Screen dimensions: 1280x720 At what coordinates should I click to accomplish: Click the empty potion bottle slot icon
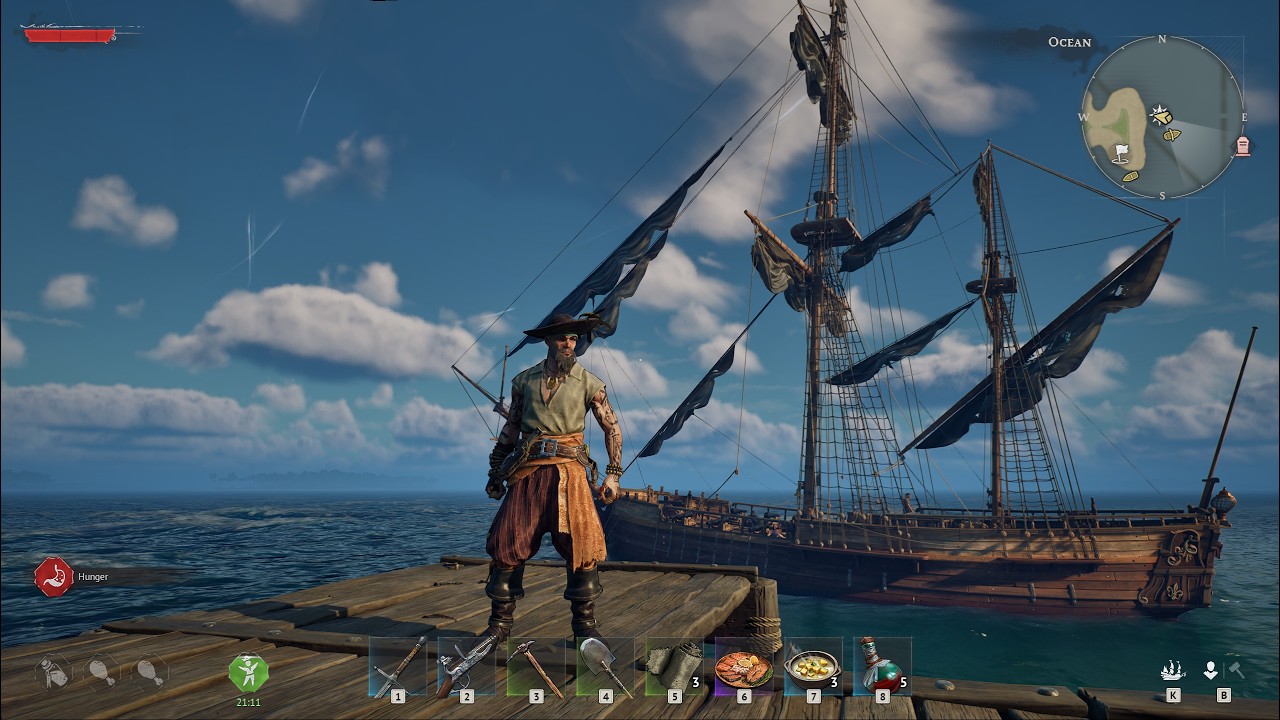(53, 673)
